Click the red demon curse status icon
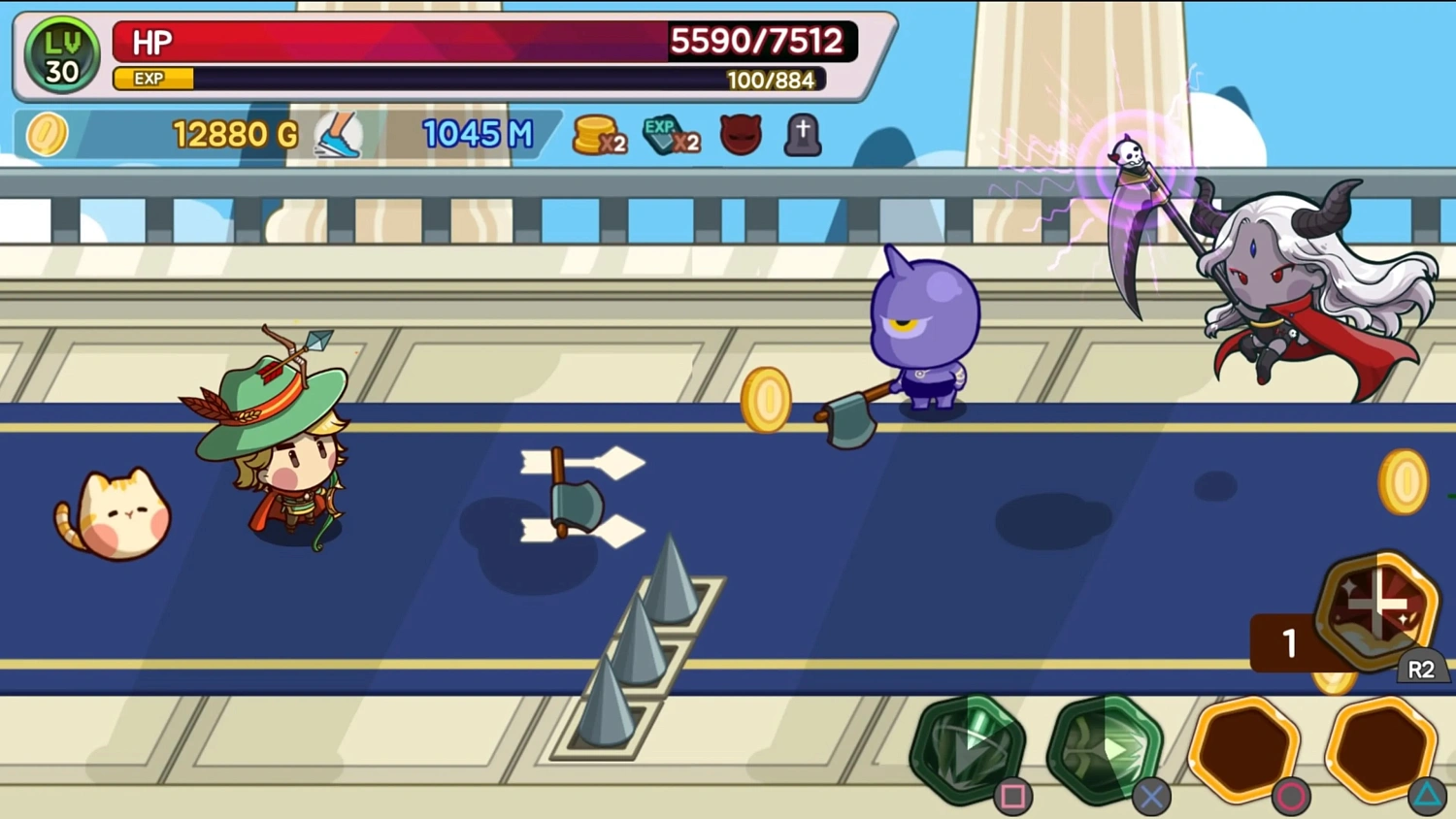 (739, 135)
